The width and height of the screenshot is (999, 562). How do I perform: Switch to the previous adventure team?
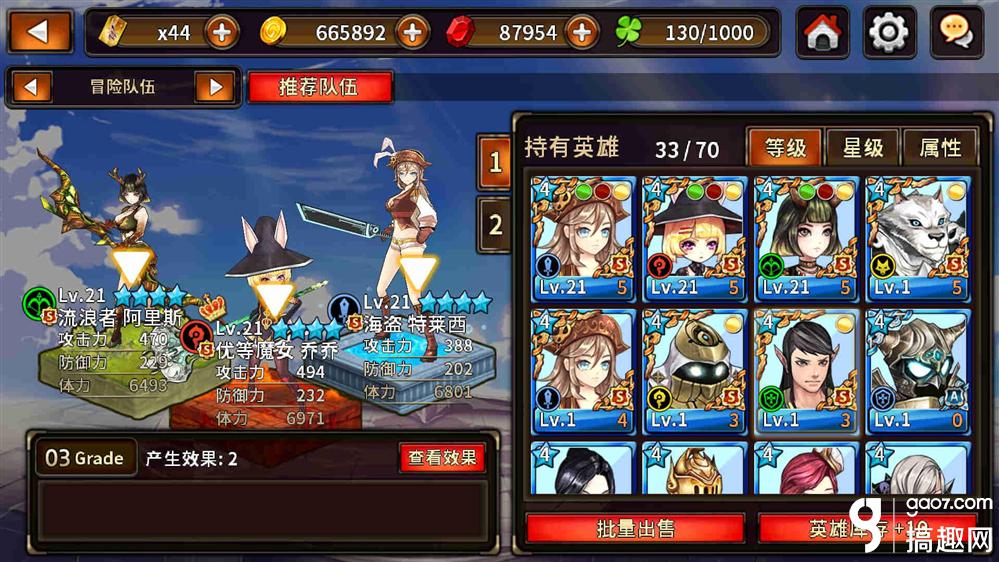click(33, 87)
